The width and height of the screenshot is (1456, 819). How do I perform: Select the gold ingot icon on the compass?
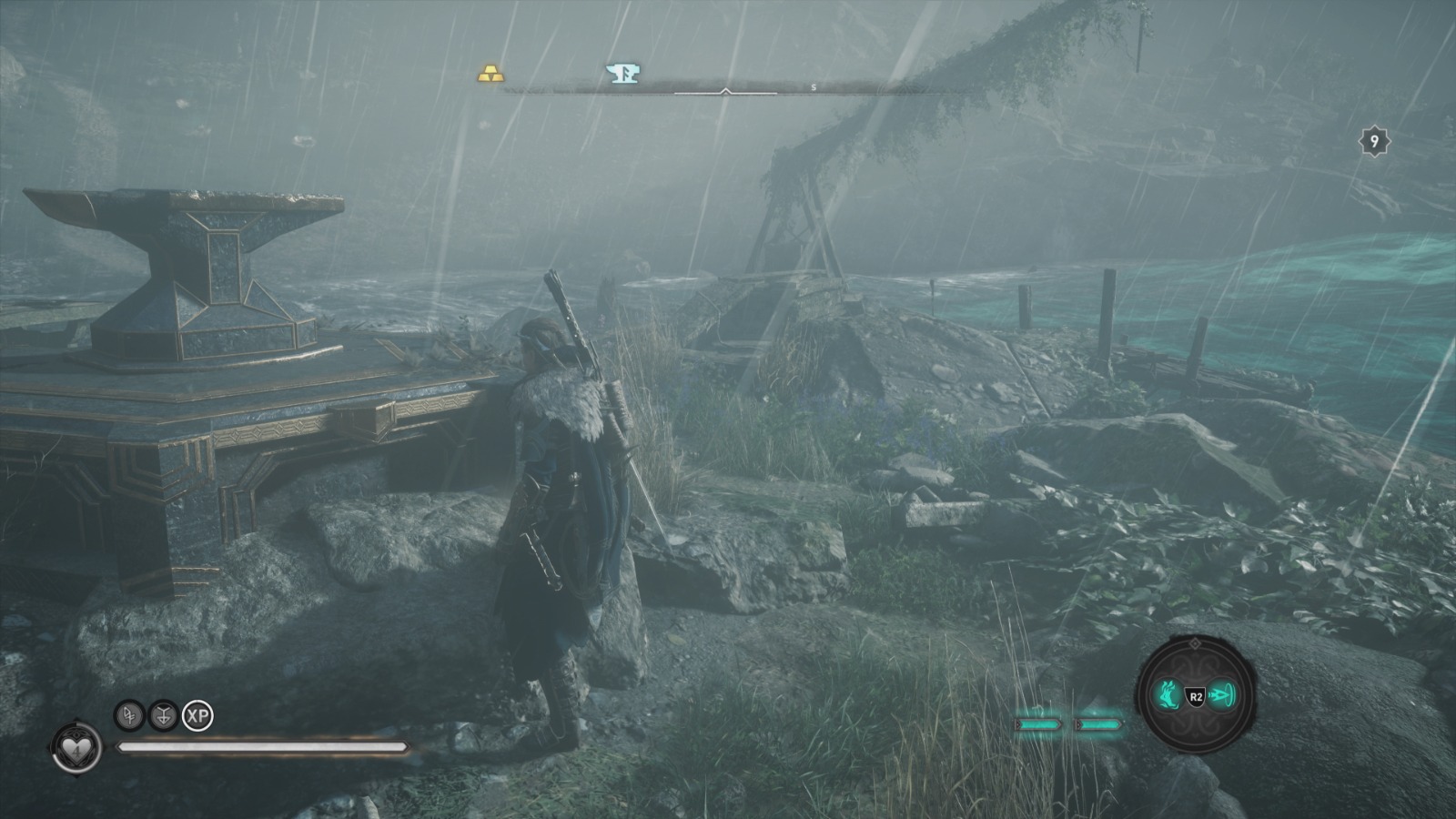[490, 72]
